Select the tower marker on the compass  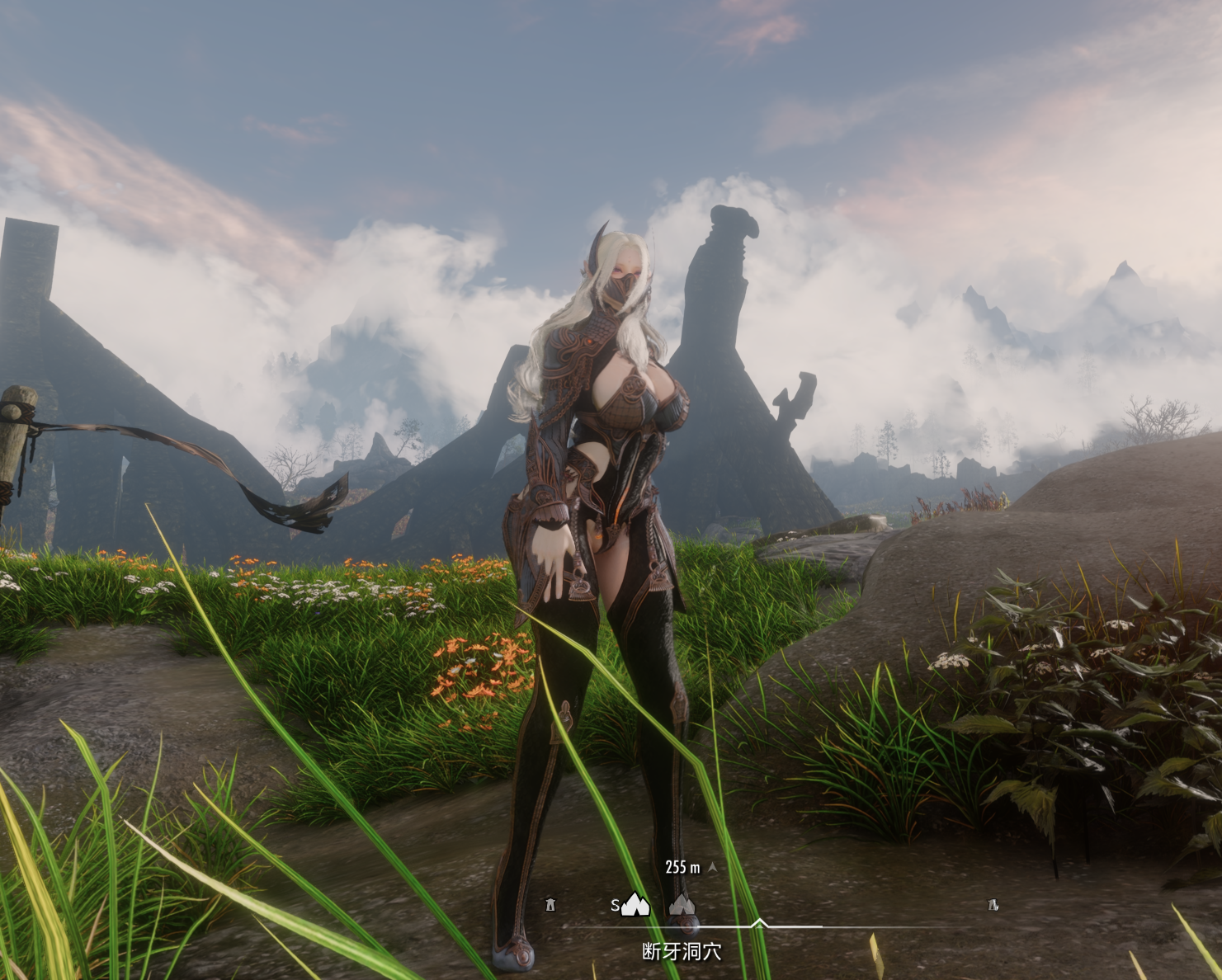(x=550, y=905)
